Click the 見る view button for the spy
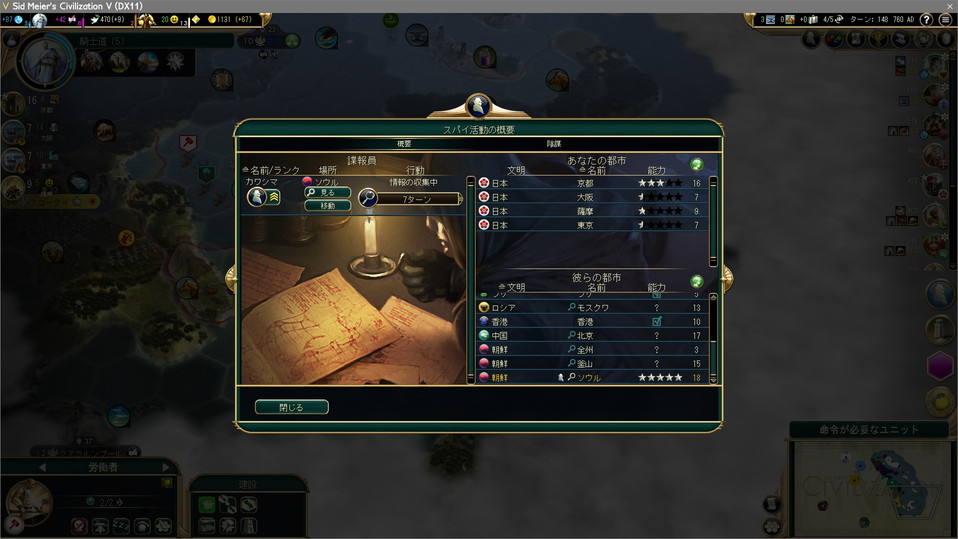 [327, 192]
